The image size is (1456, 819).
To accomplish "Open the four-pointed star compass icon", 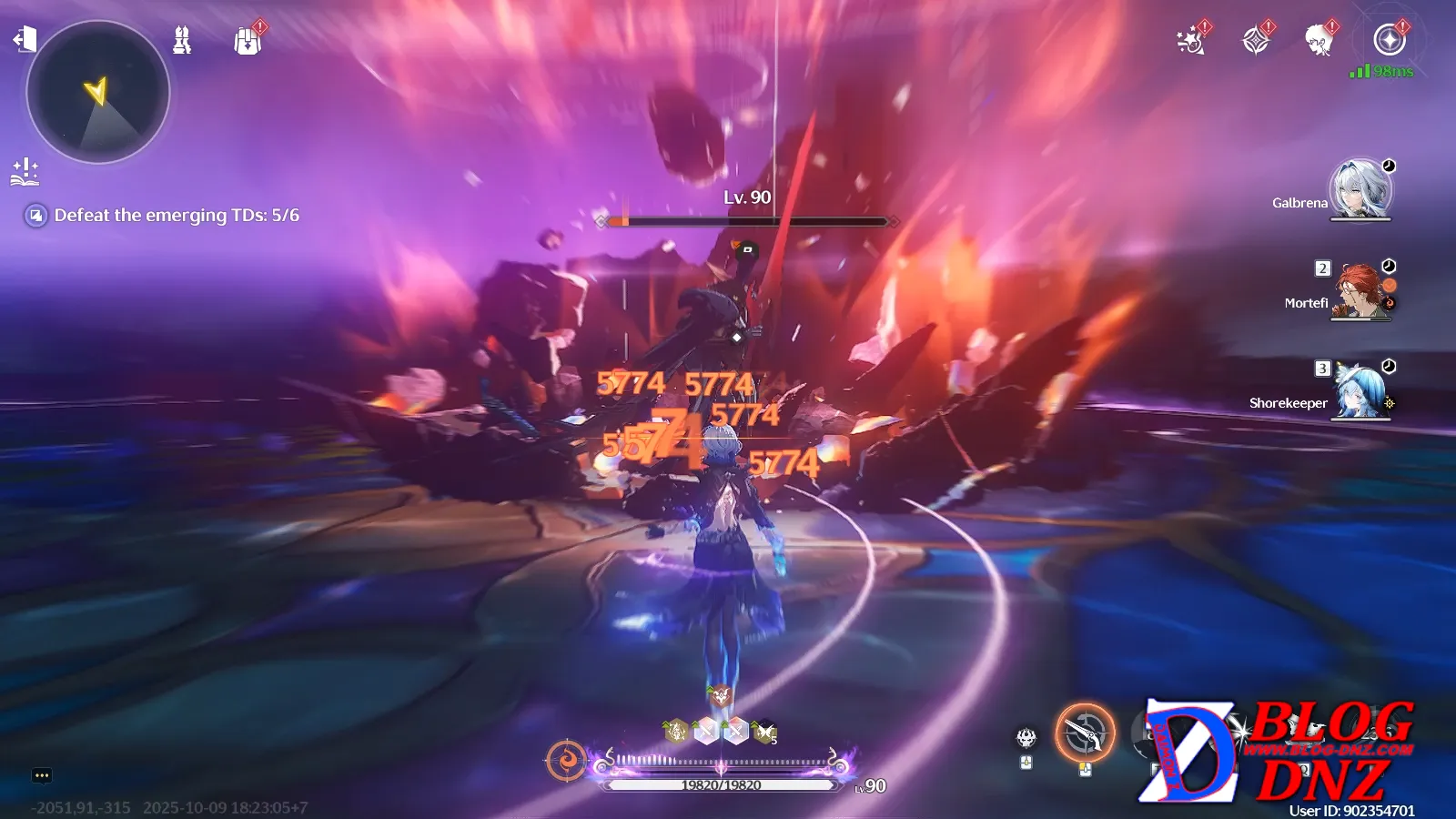I will 1256,41.
